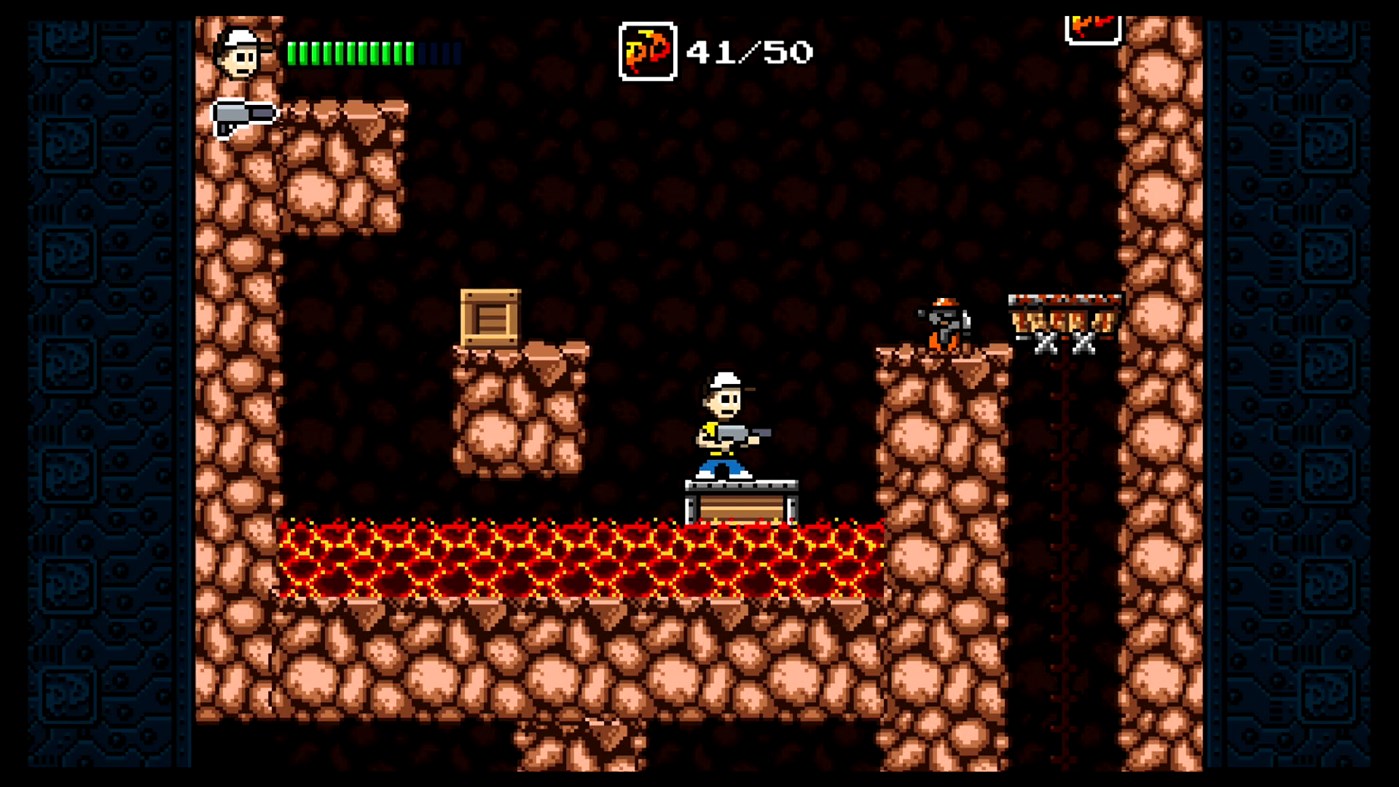
Task: Expand the candy-striped sign above the X marks
Action: point(1067,298)
